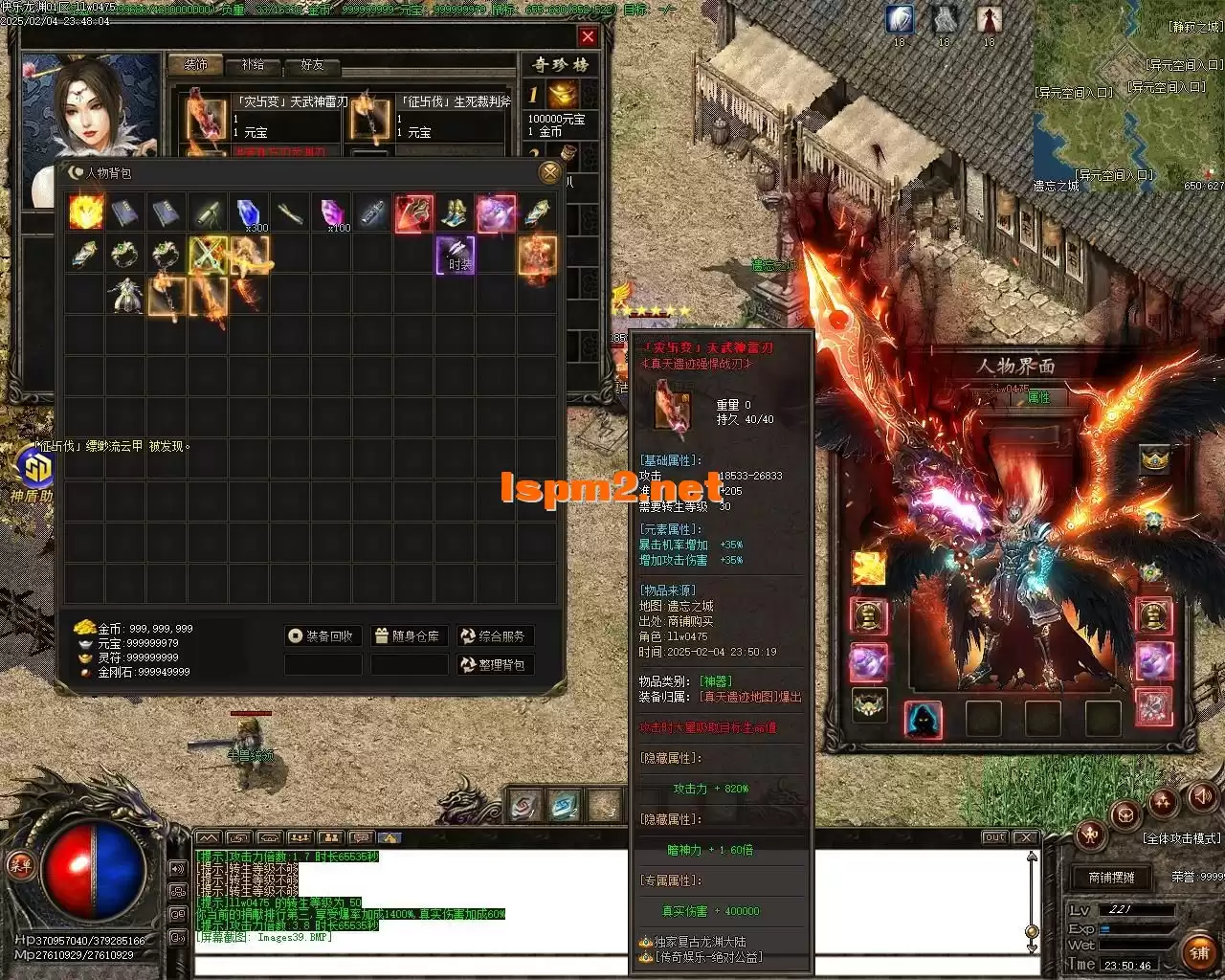Viewport: 1225px width, 980px height.
Task: Select the 装饰 decoration tab
Action: point(195,65)
